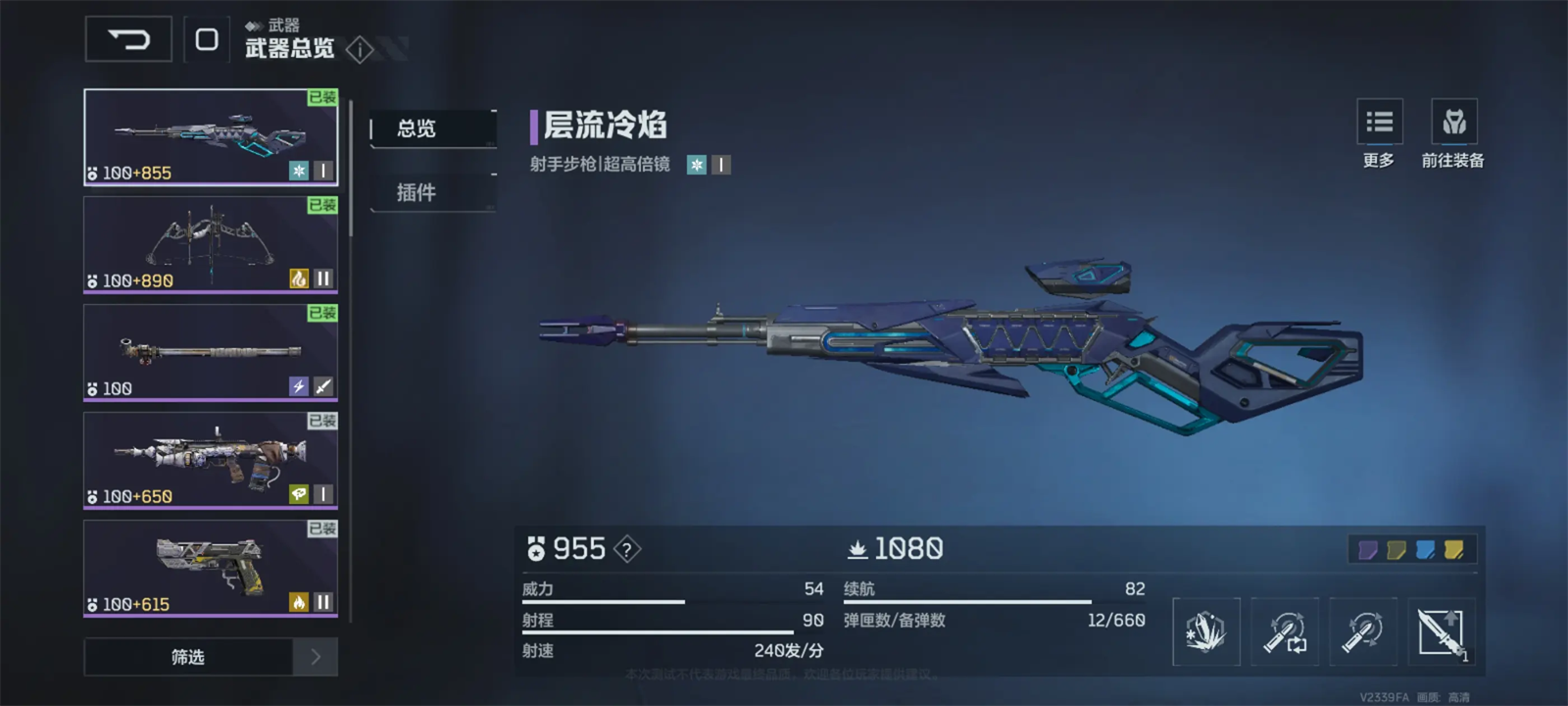Screen dimensions: 1568x706
Task: Select the ice crystal ammo effect icon
Action: click(1205, 632)
